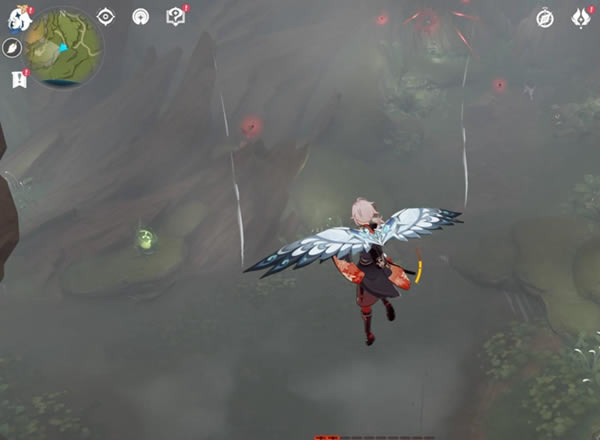Viewport: 600px width, 440px height.
Task: Open the book-shaped tutorial icon
Action: tap(176, 17)
